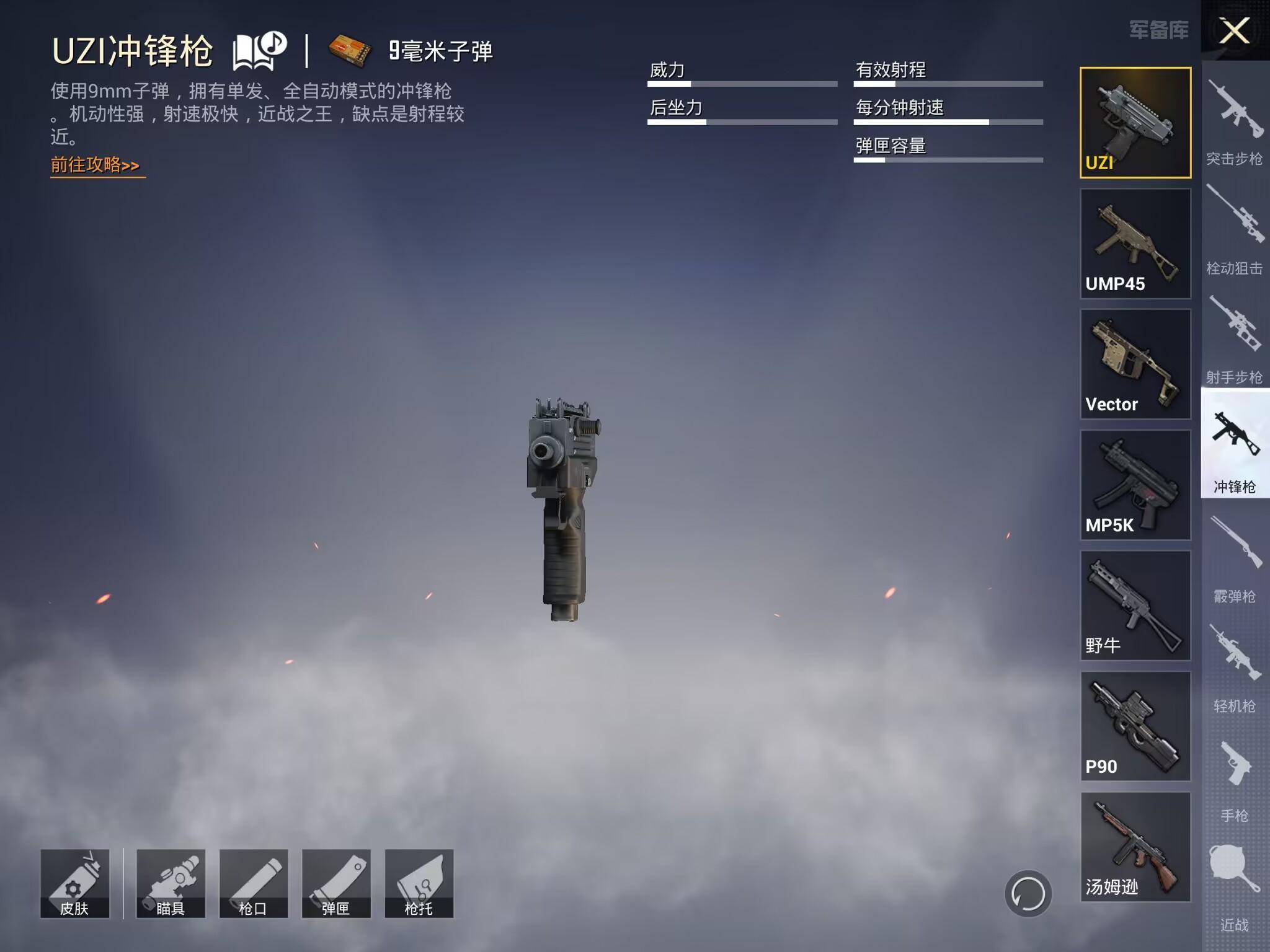Open the 弹匣 magazine attachment slot

336,883
